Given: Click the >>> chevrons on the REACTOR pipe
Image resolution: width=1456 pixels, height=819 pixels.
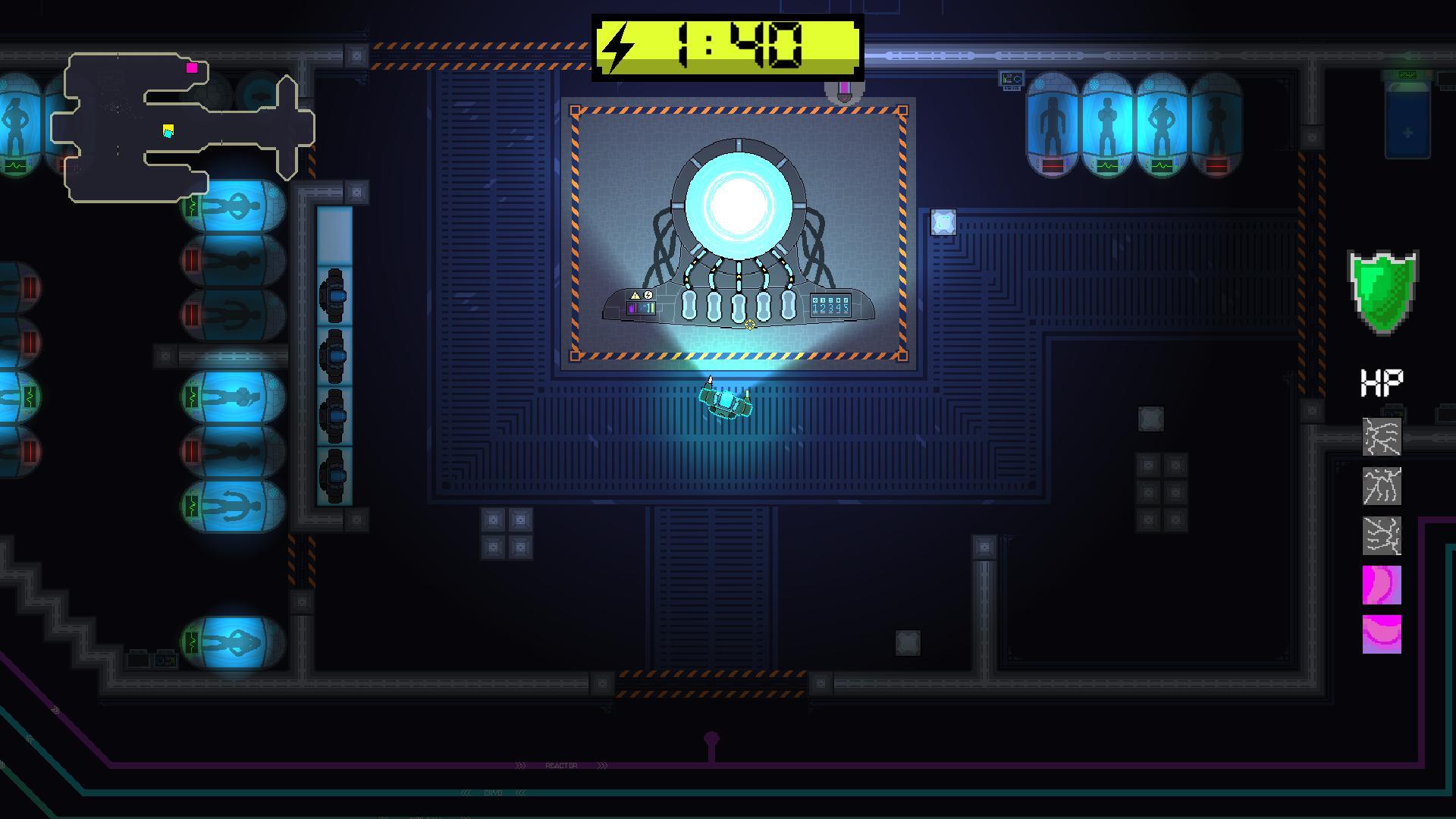Looking at the screenshot, I should click(x=521, y=765).
